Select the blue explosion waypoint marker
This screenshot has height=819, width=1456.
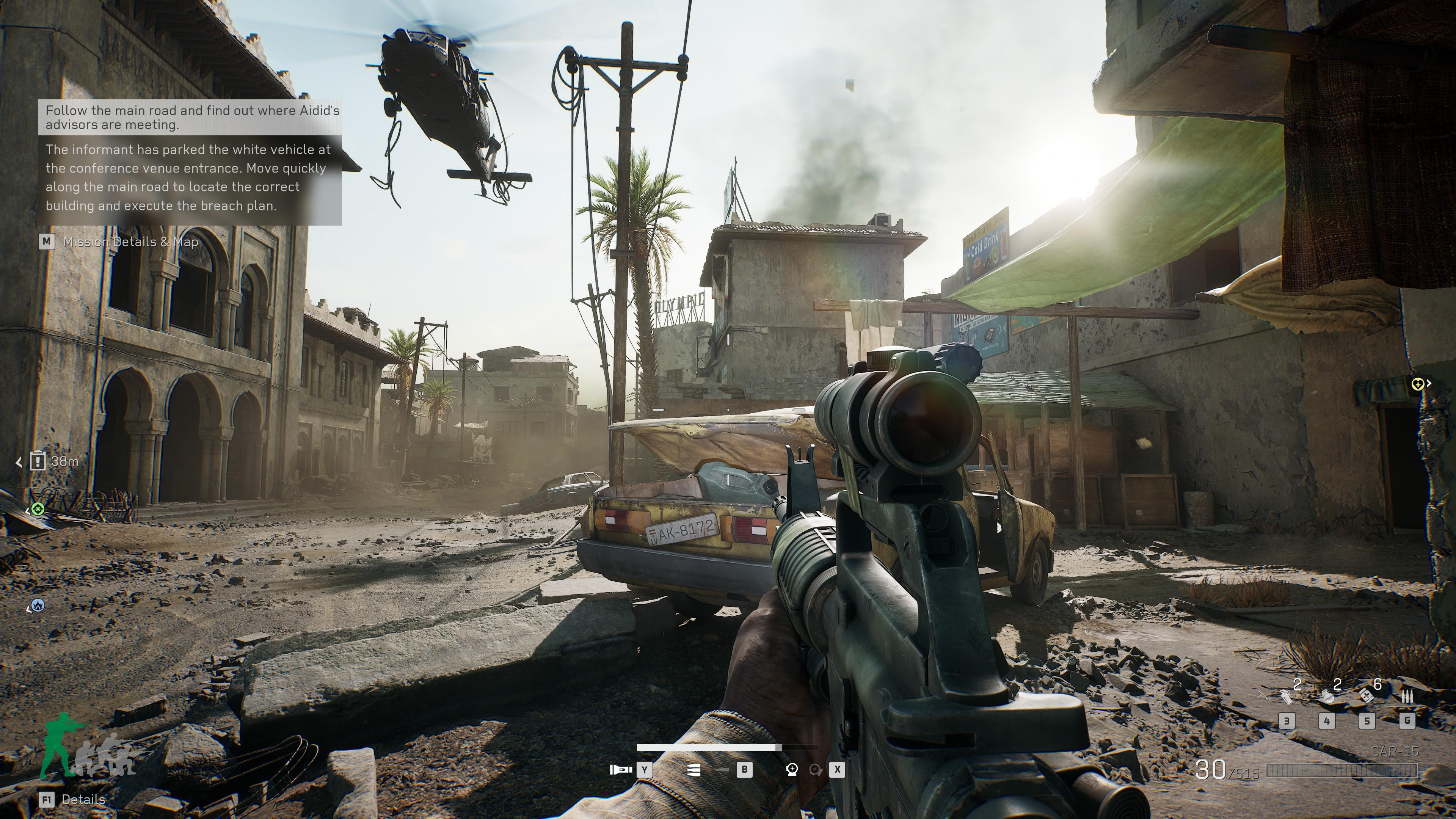tap(38, 606)
